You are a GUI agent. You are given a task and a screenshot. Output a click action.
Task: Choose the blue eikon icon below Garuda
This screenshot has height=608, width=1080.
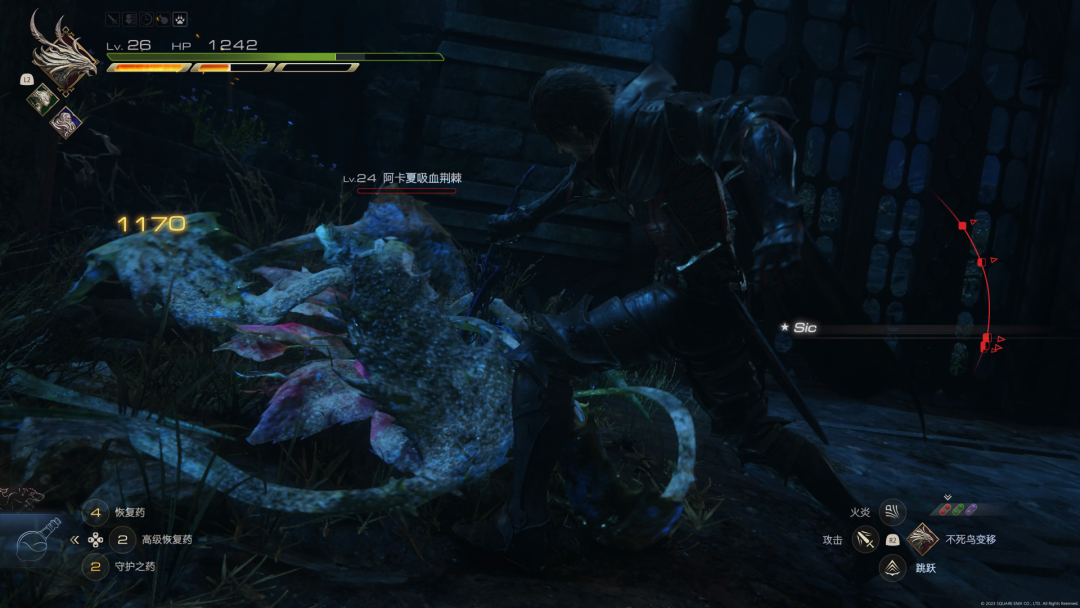(x=66, y=121)
